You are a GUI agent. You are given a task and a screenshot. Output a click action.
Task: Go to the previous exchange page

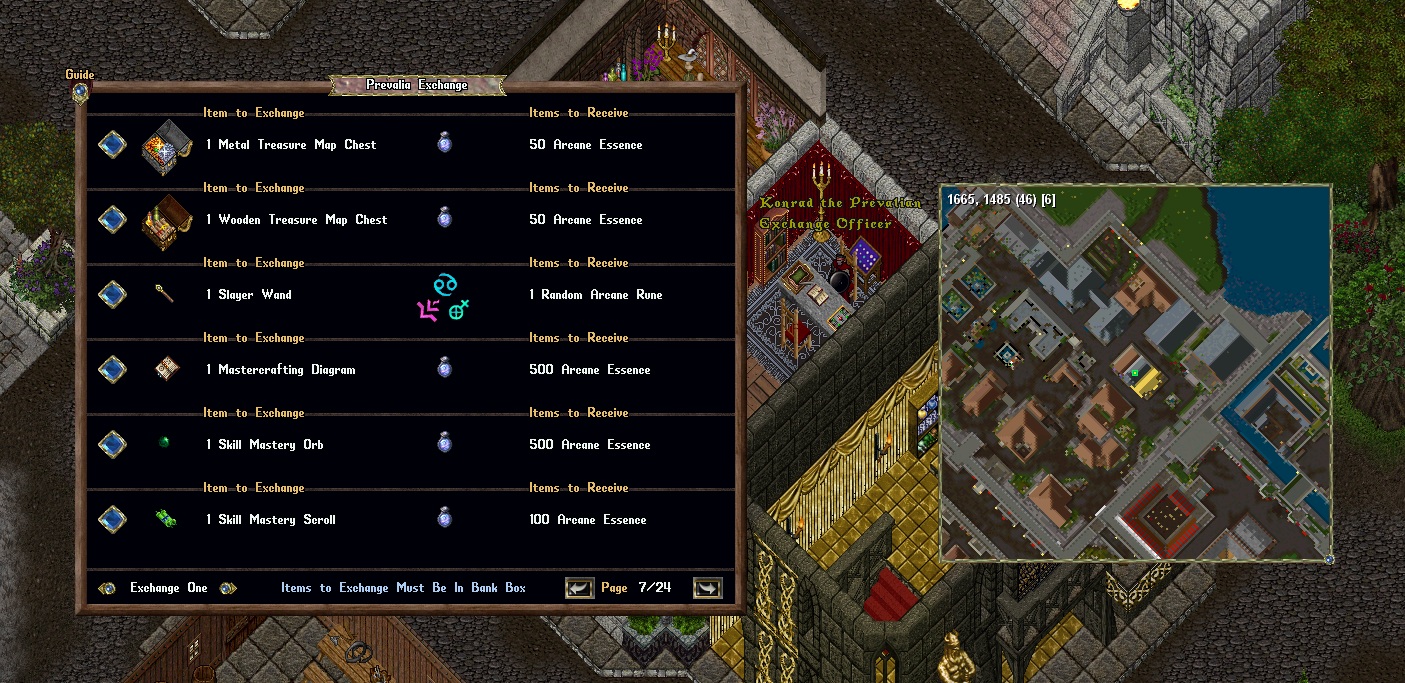click(x=579, y=588)
